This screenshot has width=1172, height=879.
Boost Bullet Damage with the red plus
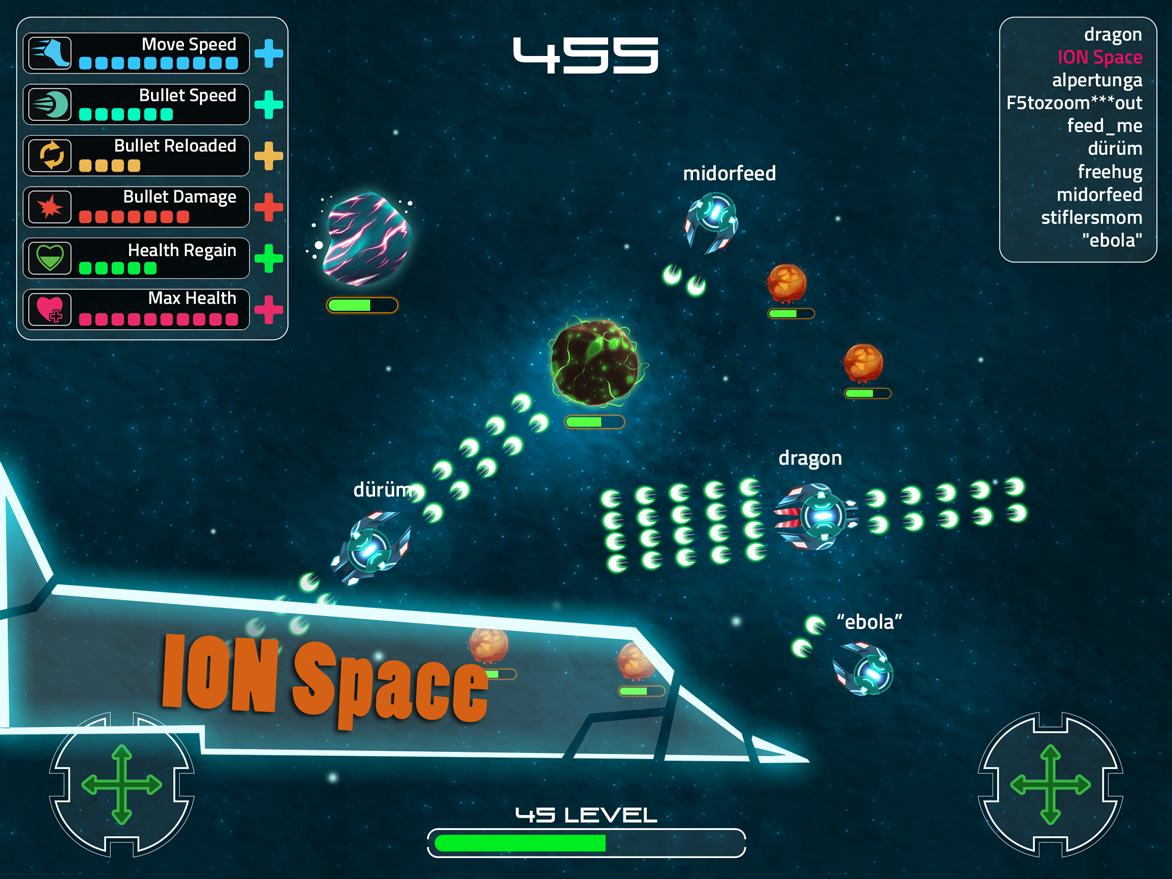point(268,207)
